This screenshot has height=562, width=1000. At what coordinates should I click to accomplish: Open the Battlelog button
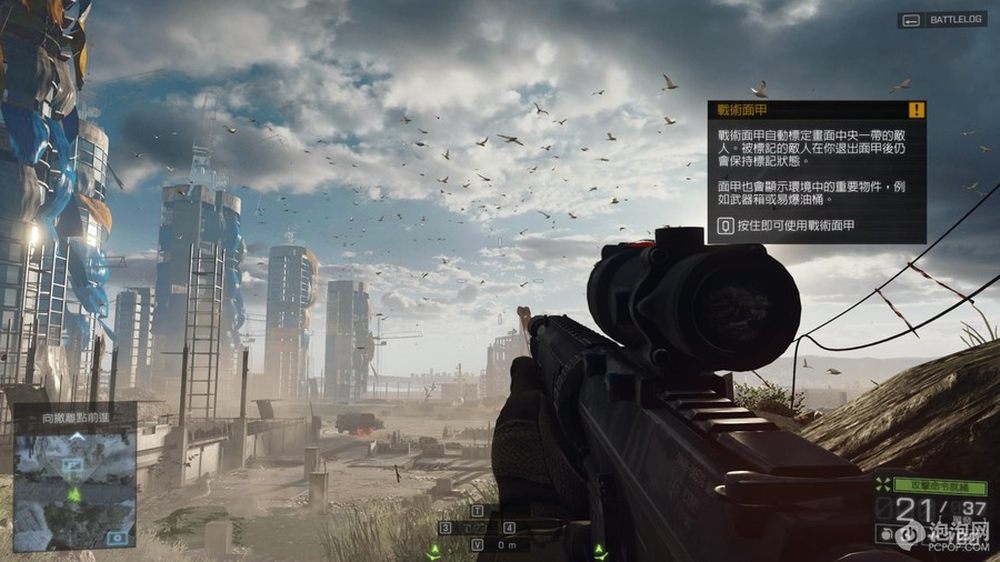(942, 19)
